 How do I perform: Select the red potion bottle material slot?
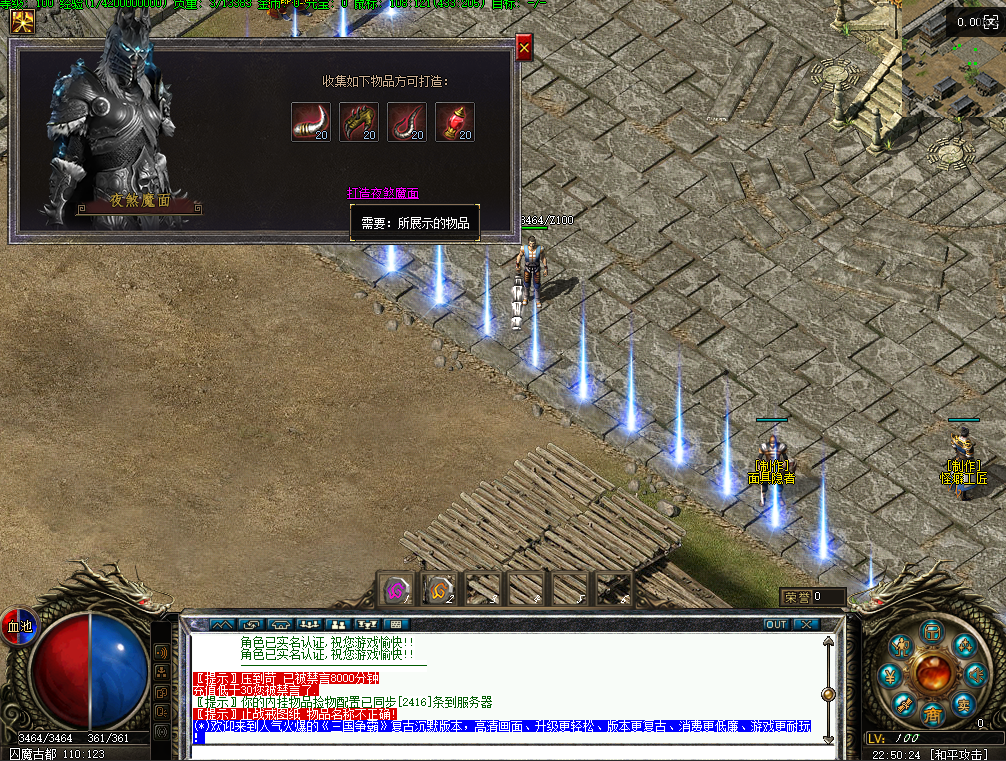point(455,122)
